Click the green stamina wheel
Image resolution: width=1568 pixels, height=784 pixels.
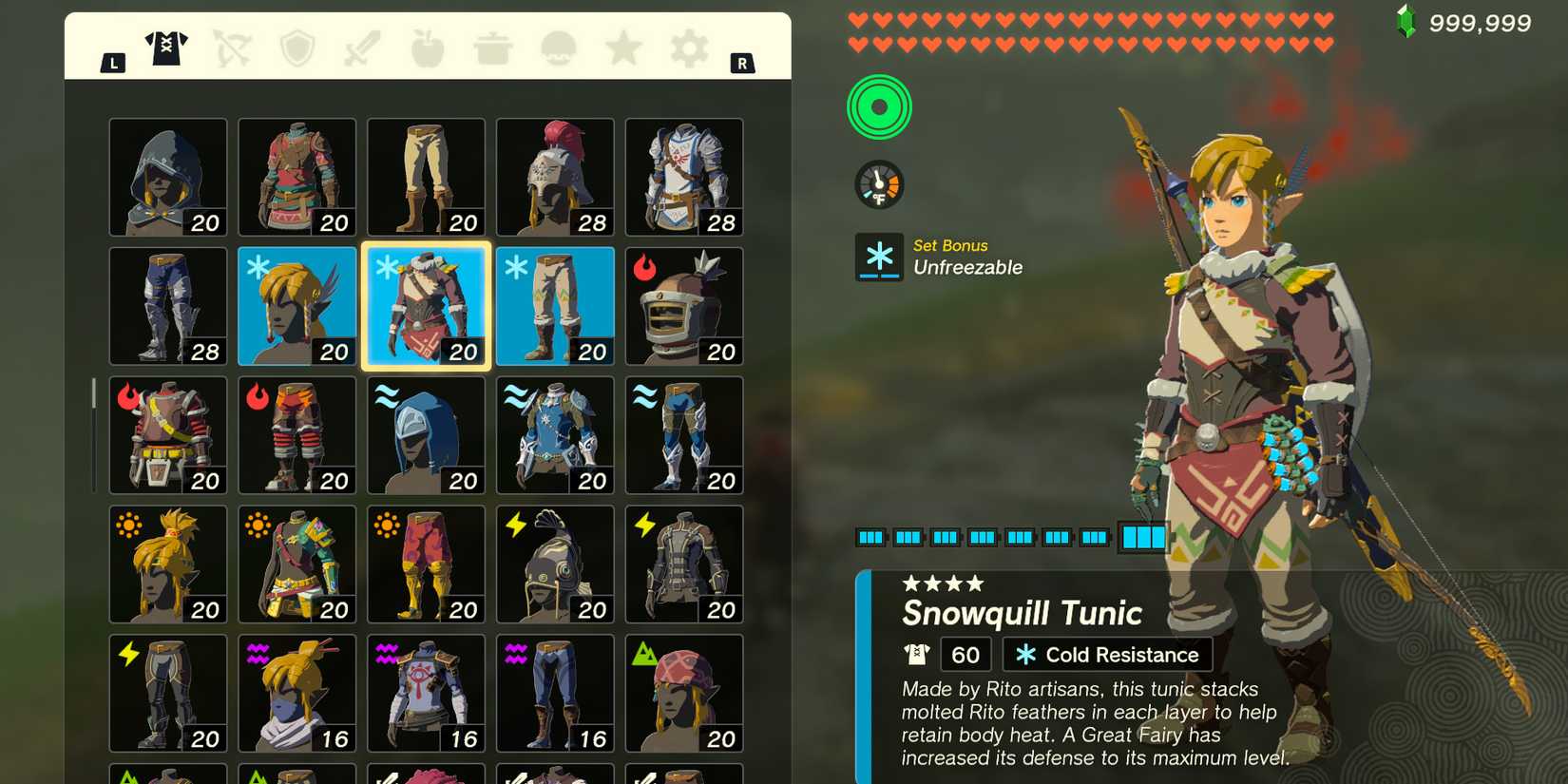click(x=880, y=106)
